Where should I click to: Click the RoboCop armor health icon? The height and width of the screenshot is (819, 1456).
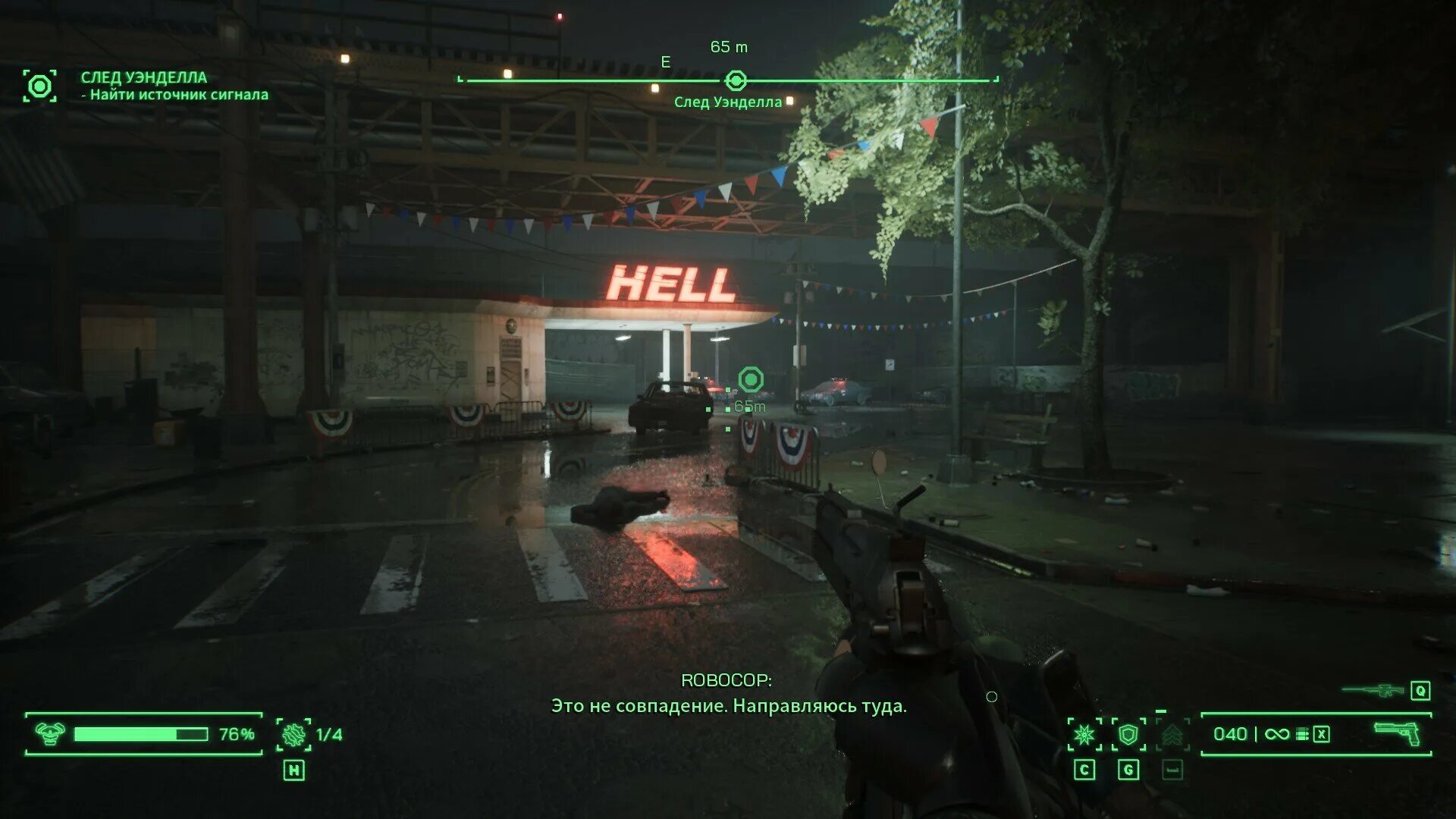tap(49, 733)
